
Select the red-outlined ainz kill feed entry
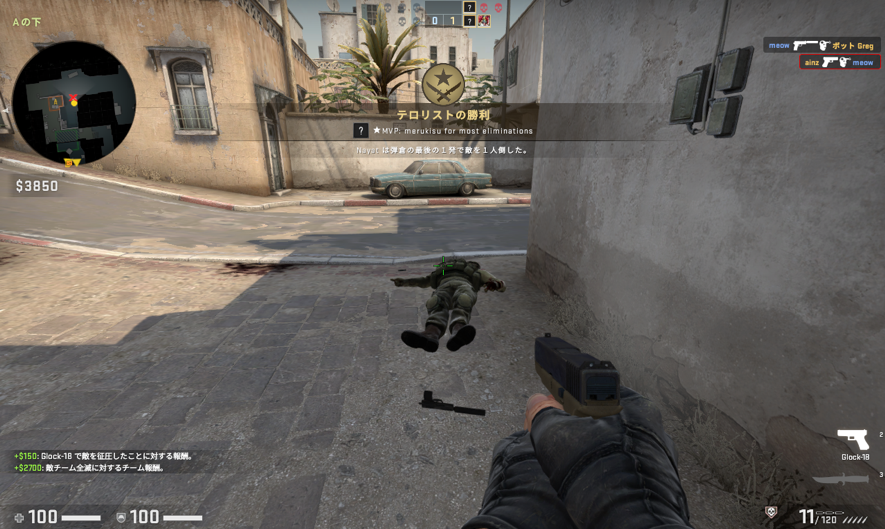tap(839, 62)
